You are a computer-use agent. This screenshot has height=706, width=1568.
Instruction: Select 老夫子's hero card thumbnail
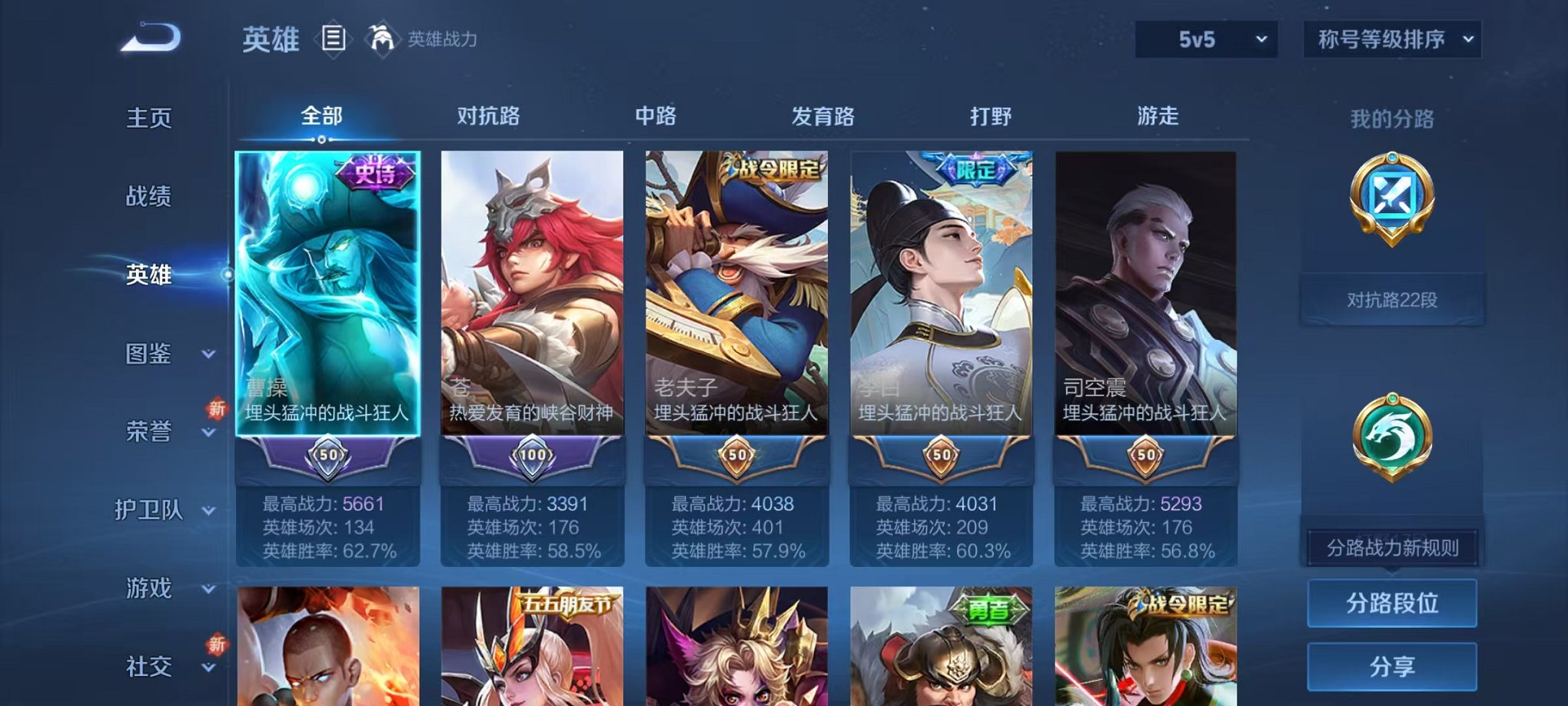pos(736,300)
